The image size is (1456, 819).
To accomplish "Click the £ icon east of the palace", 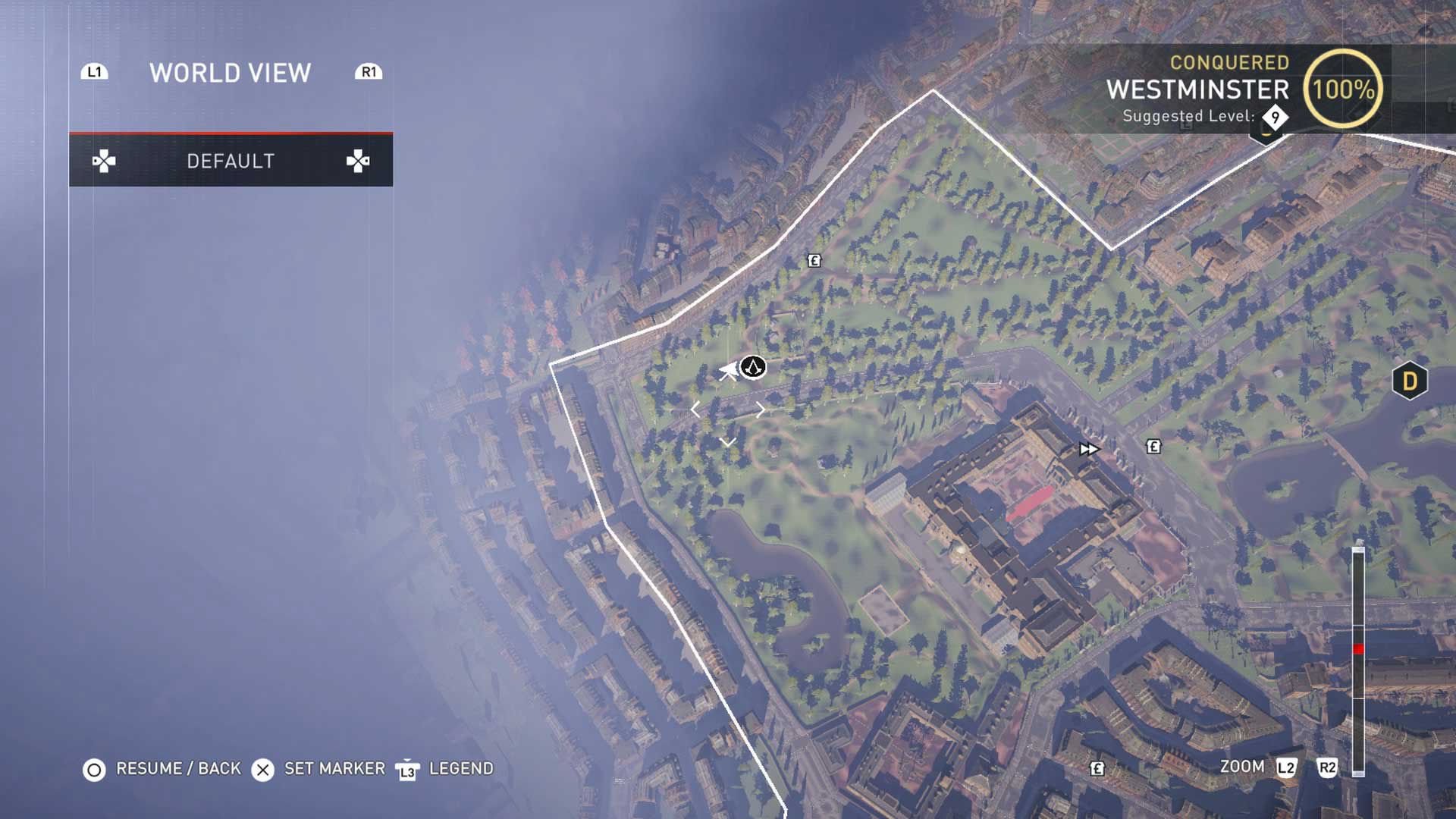I will pyautogui.click(x=1153, y=447).
